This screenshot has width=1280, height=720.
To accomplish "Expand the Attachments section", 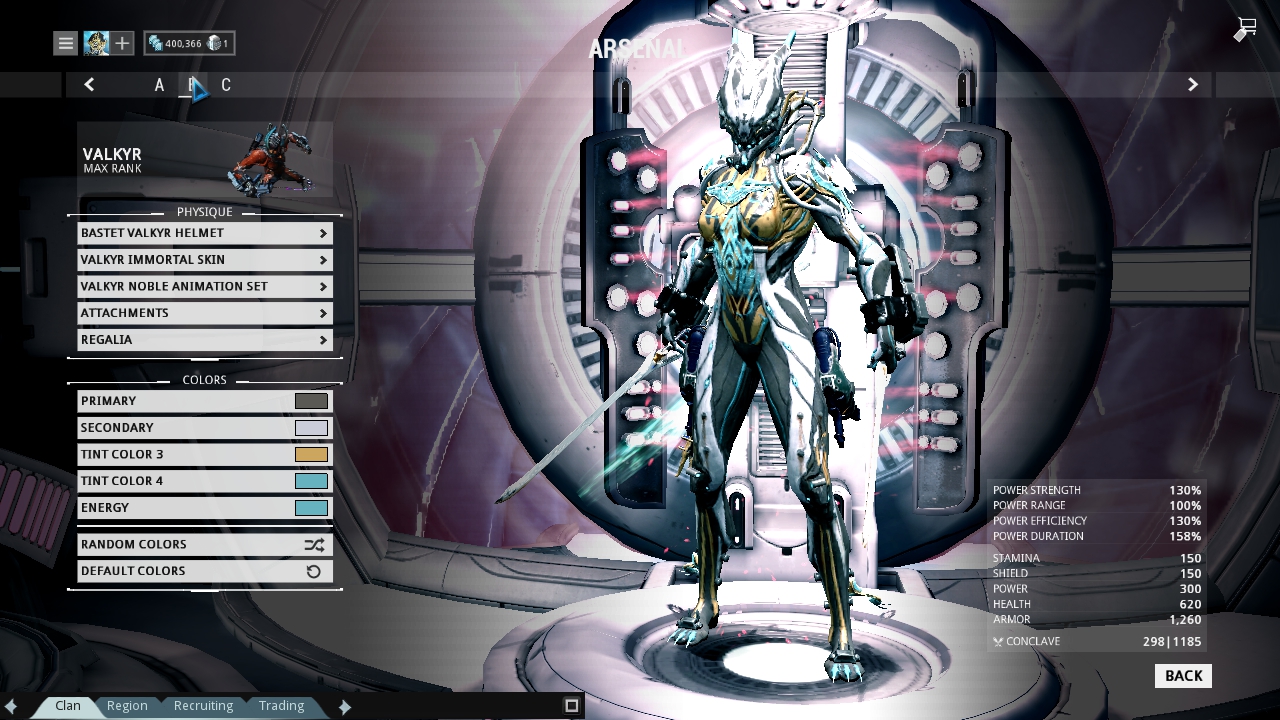I will (x=204, y=313).
